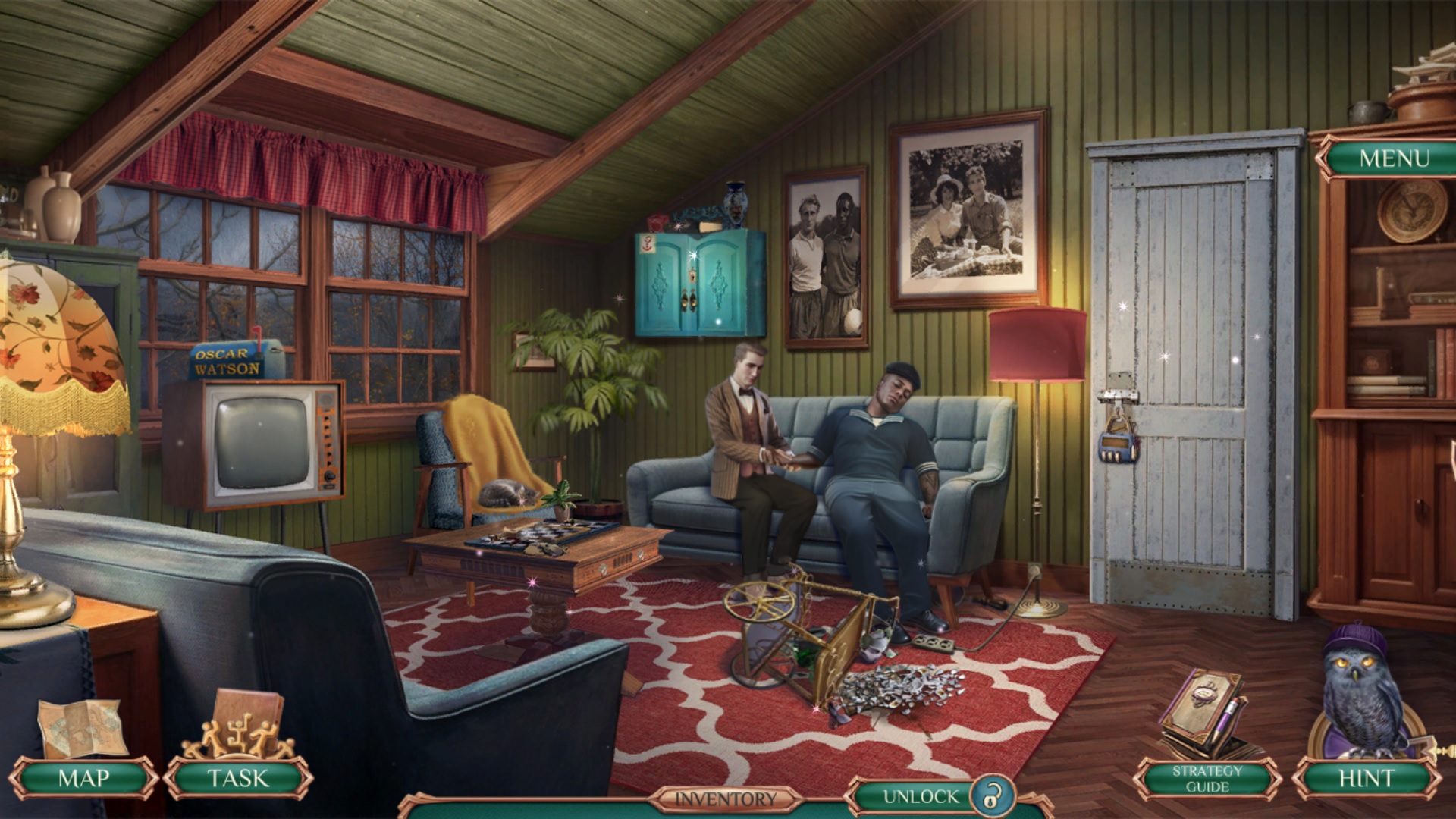1456x819 pixels.
Task: Open the game MENU
Action: pos(1394,158)
